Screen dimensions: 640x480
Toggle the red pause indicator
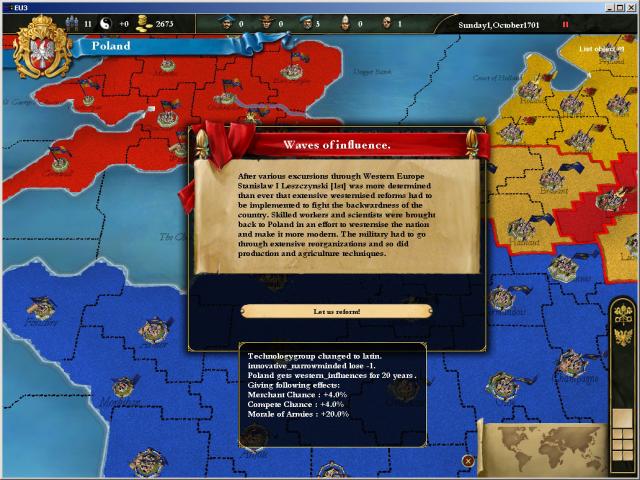566,23
